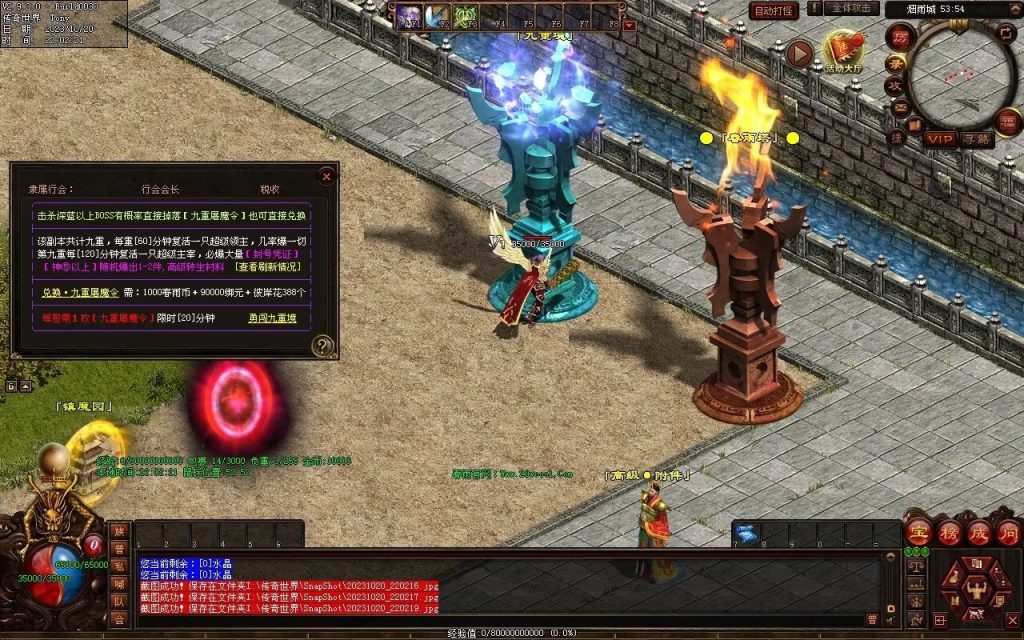The height and width of the screenshot is (640, 1024).
Task: Open the 查看刷新情况 refresh status link
Action: [x=272, y=267]
